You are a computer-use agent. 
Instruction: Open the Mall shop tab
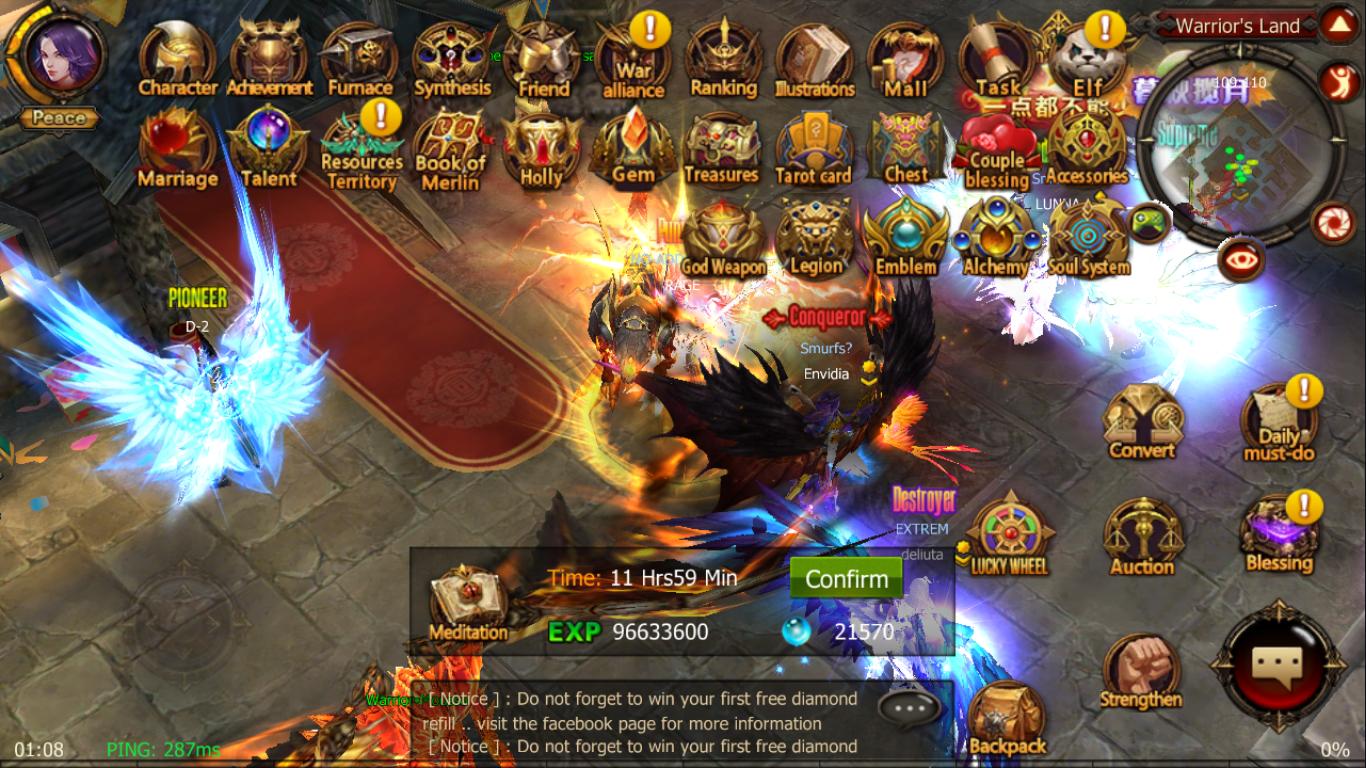tap(903, 55)
